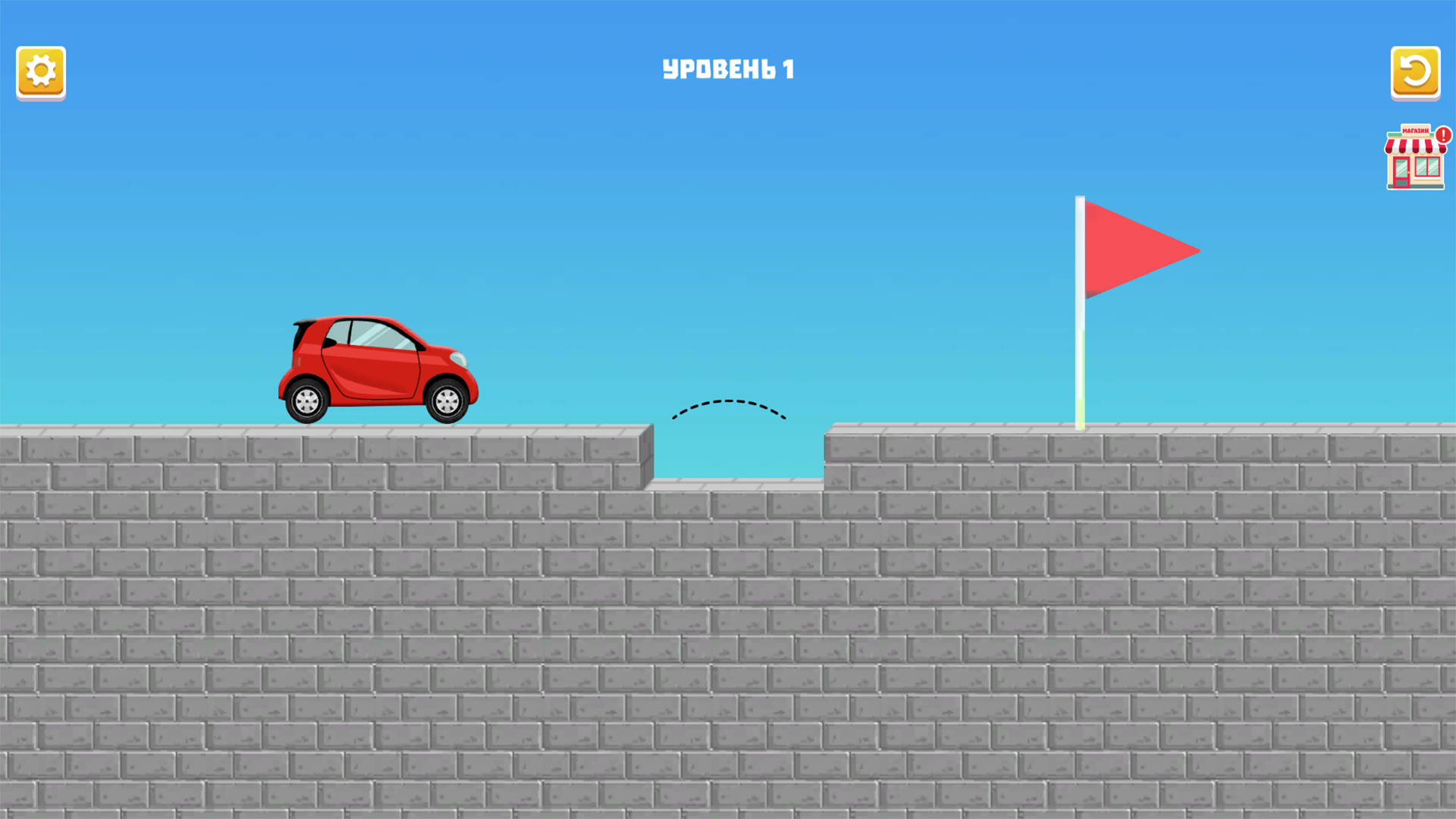This screenshot has height=819, width=1456.
Task: Tap the shop door in the store icon
Action: pyautogui.click(x=1400, y=172)
